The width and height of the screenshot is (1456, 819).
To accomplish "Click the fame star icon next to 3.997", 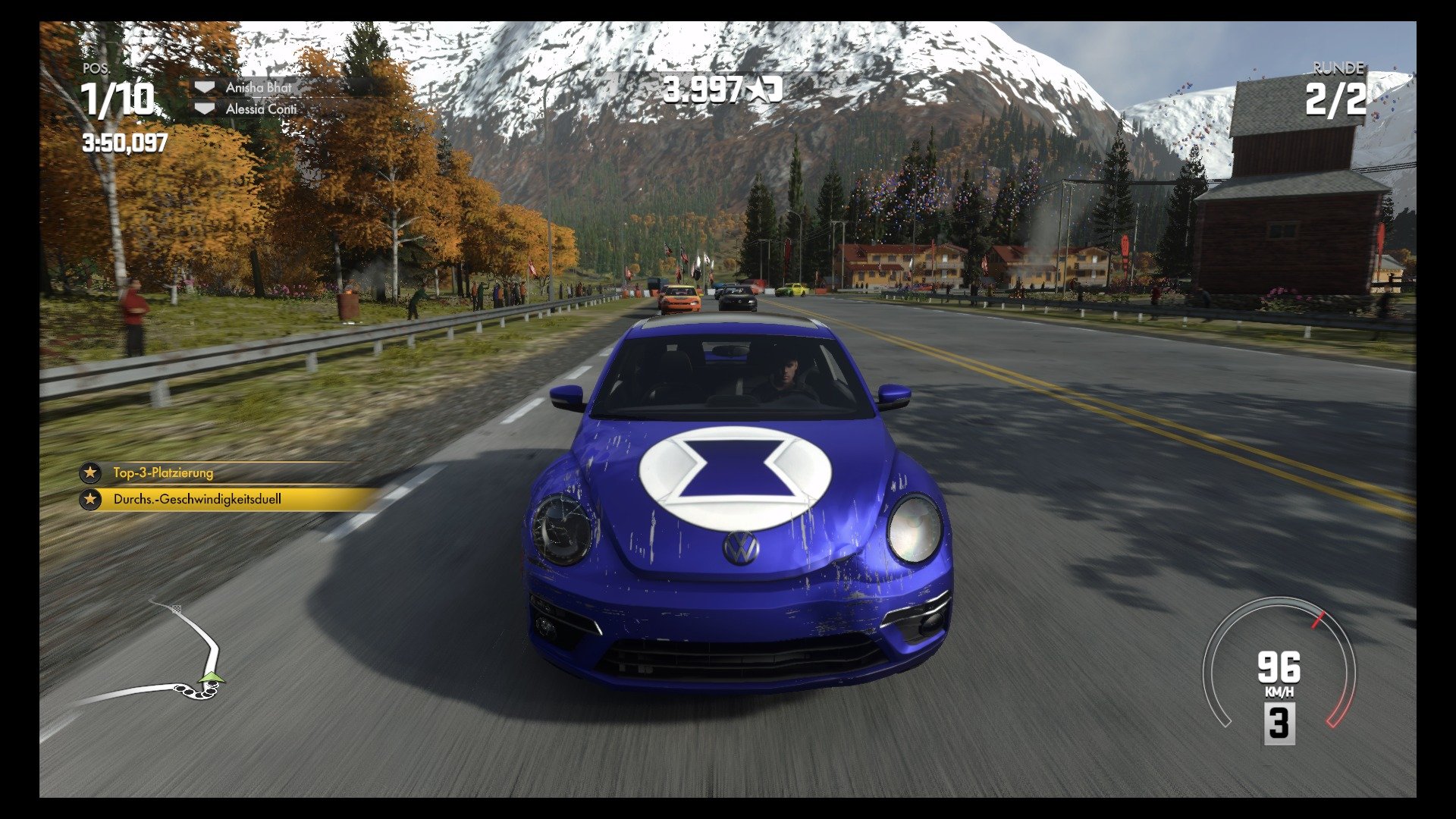I will pyautogui.click(x=764, y=89).
